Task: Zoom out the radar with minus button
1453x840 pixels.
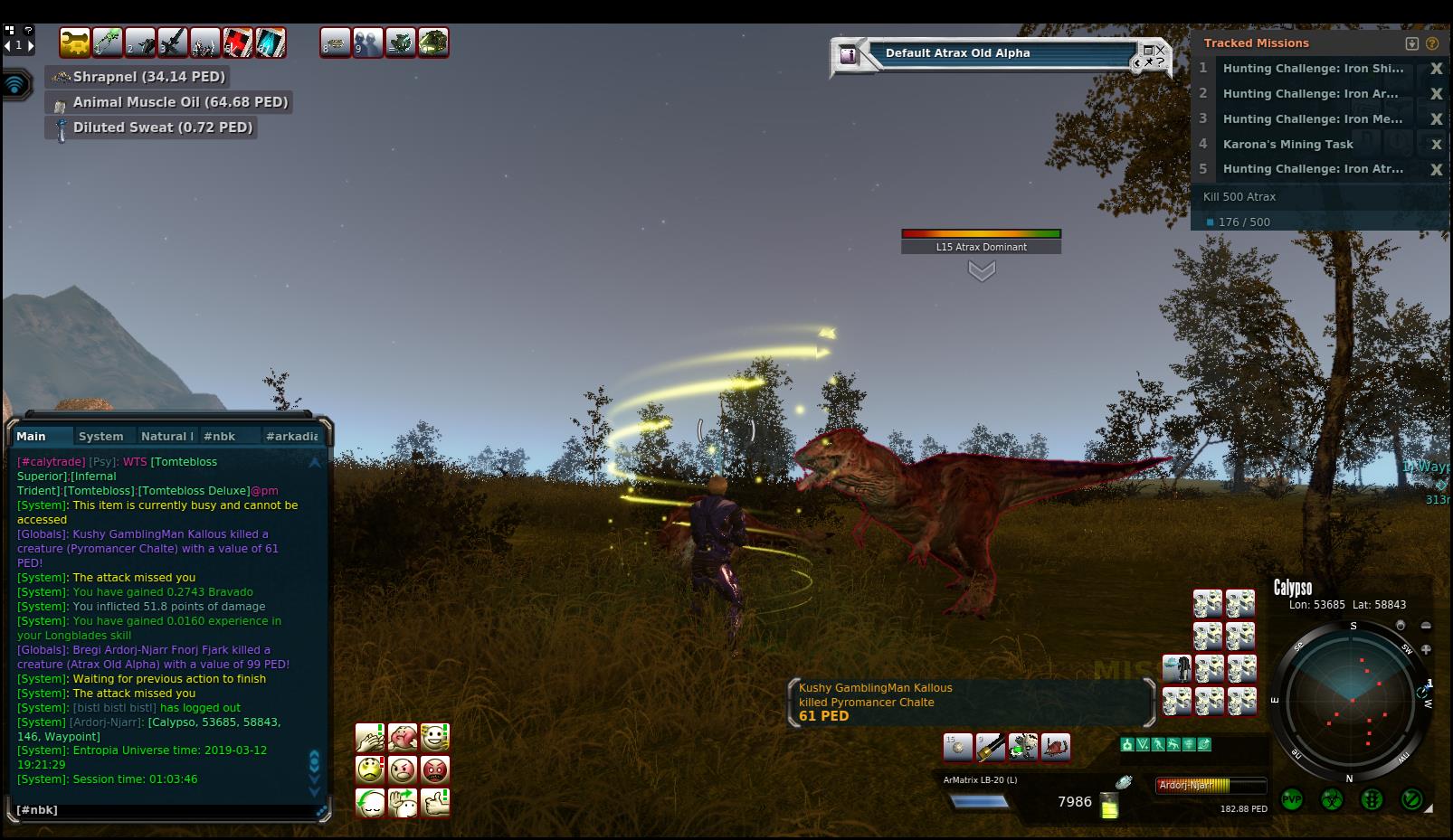Action: [x=1426, y=626]
